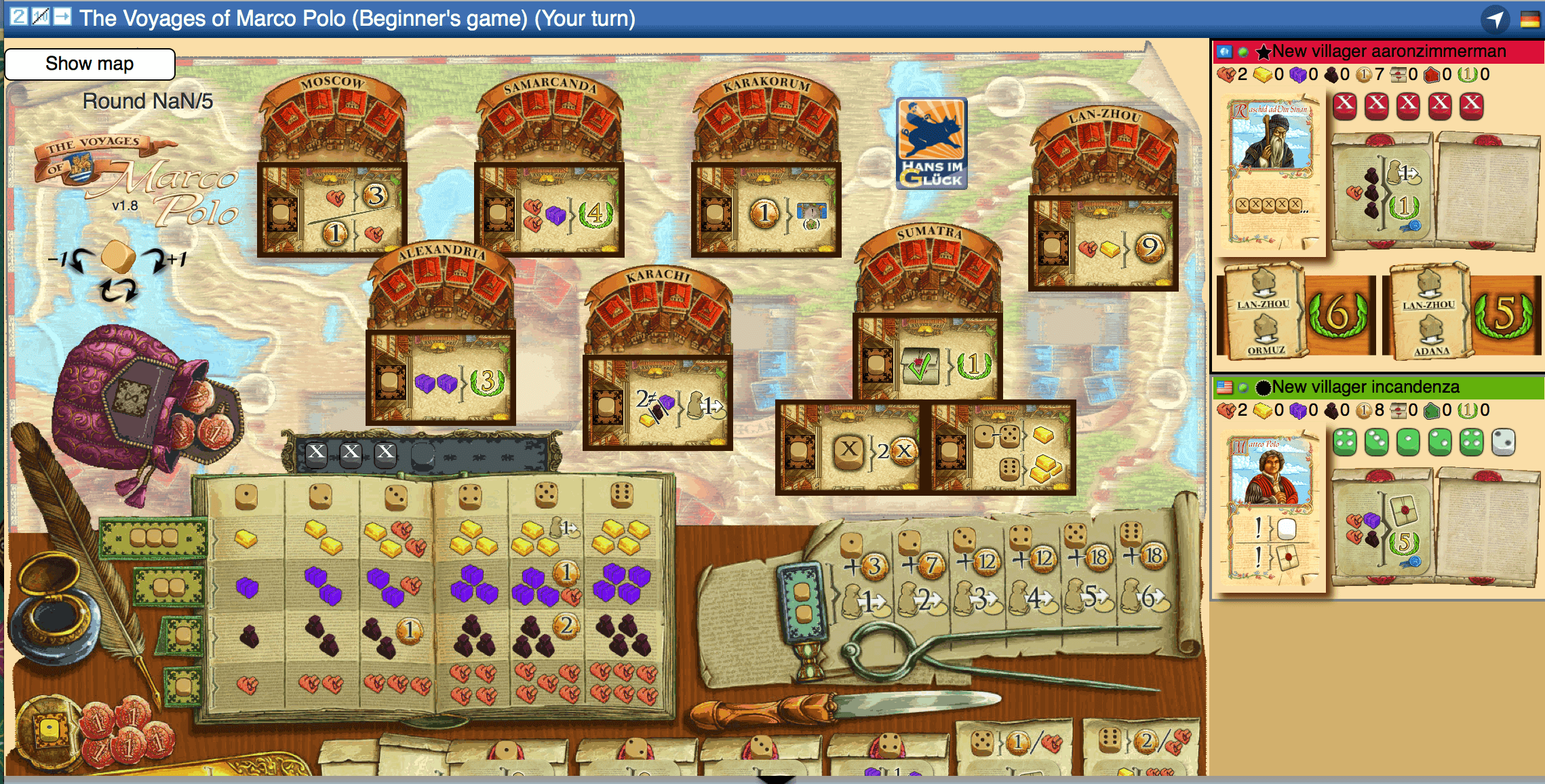This screenshot has height=784, width=1545.
Task: Click the navigation arrow icon in title bar
Action: tap(1495, 19)
